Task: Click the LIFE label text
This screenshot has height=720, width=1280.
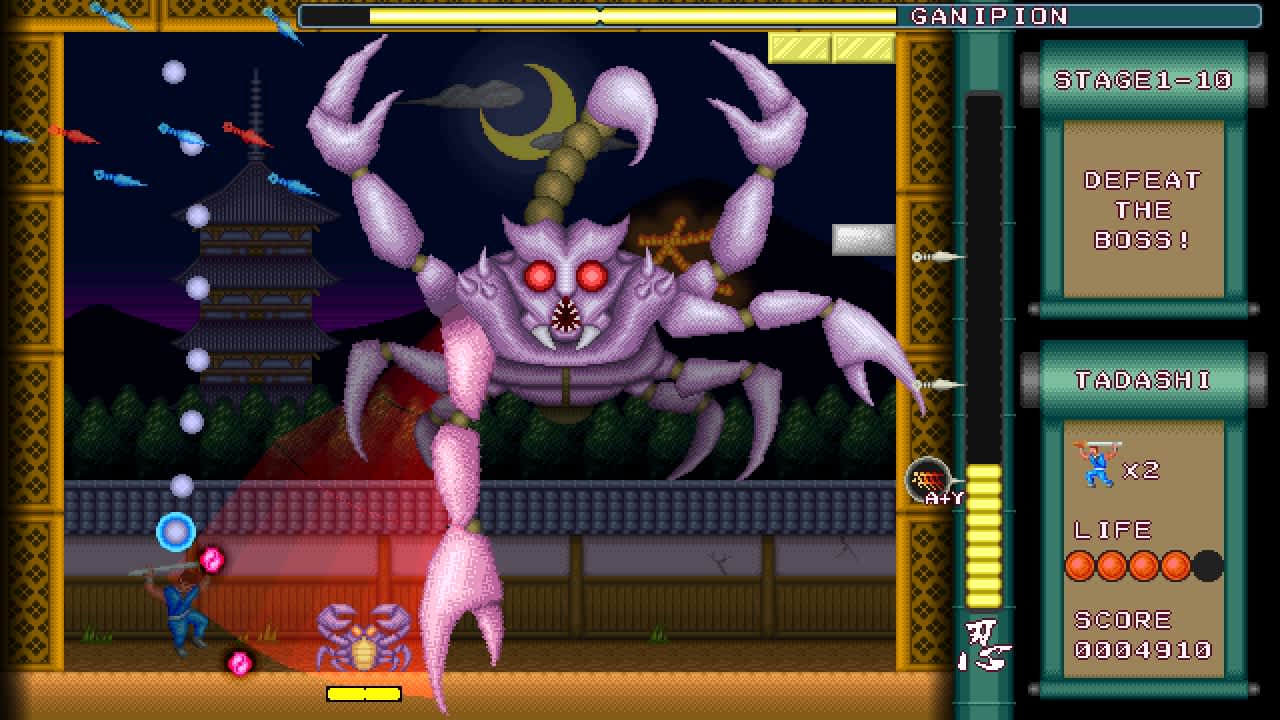Action: (1112, 529)
